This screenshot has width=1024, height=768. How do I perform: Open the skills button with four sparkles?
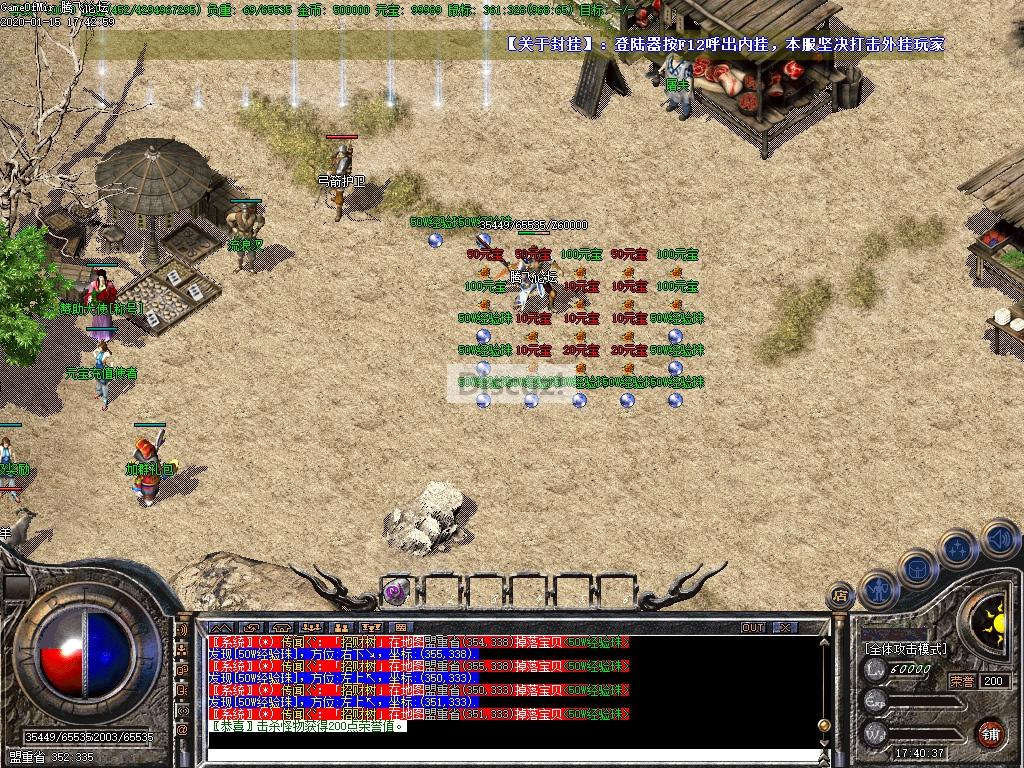point(958,549)
